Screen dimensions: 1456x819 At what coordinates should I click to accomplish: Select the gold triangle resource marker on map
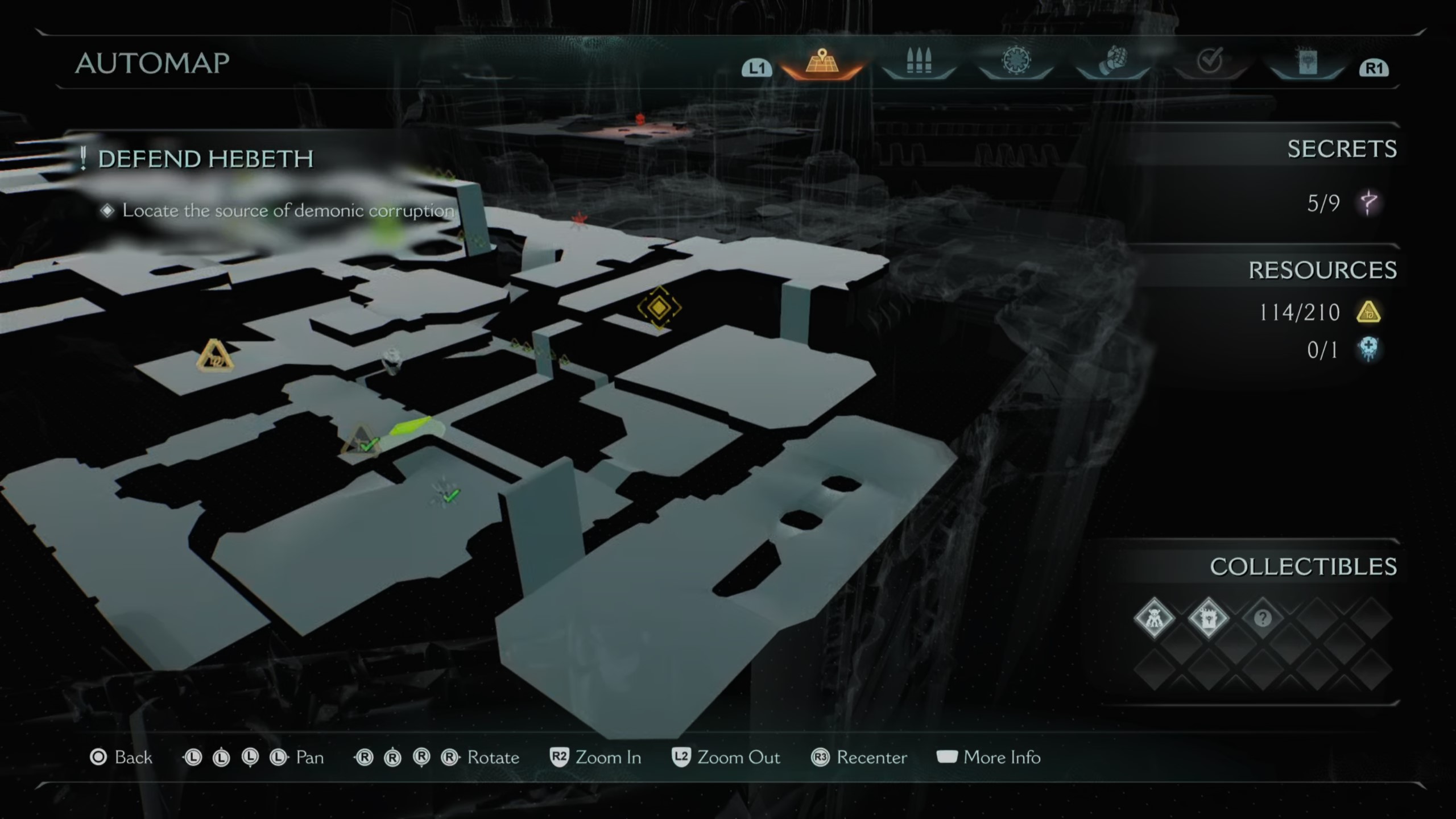[x=214, y=356]
